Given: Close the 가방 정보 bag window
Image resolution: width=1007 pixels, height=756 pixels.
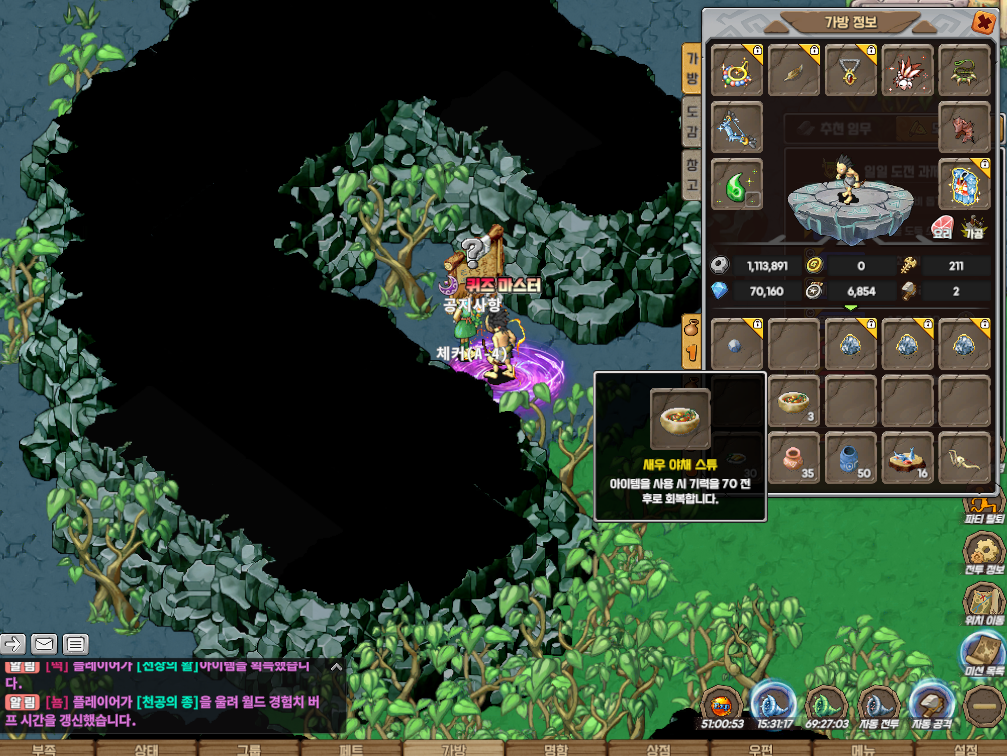Looking at the screenshot, I should pos(981,23).
